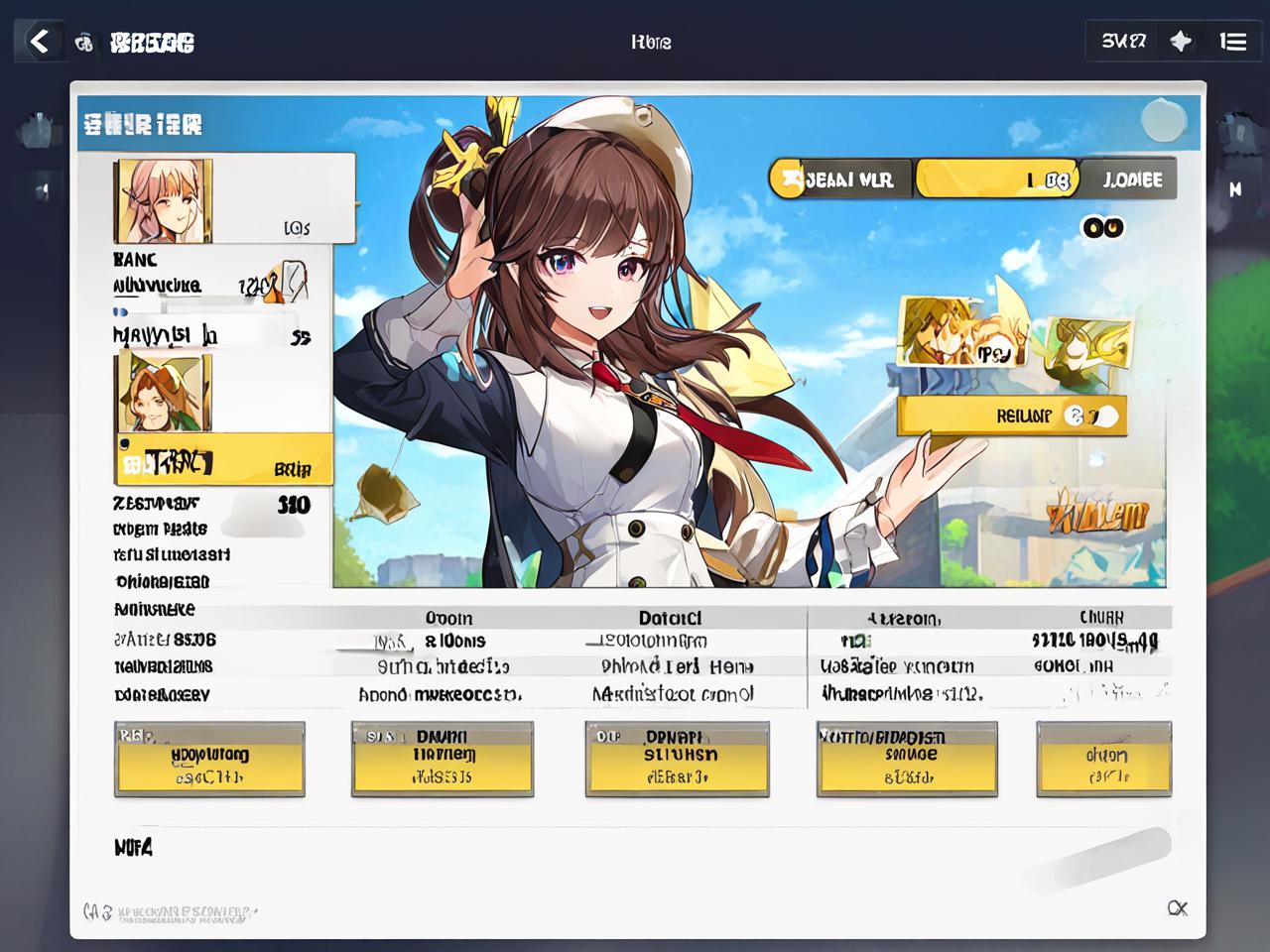Click the yellow button tagged DVNII
The height and width of the screenshot is (952, 1270).
443,760
